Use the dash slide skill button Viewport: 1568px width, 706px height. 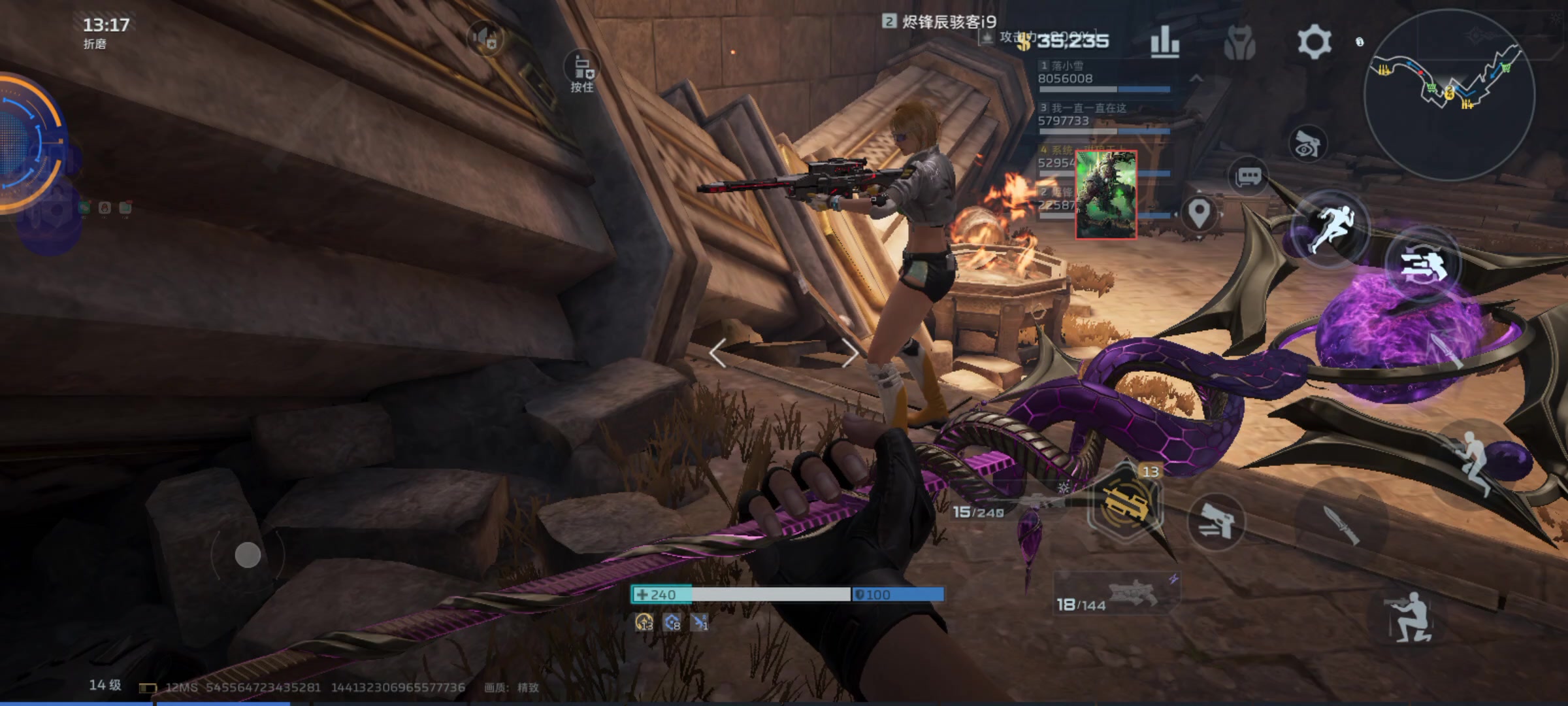tap(1422, 265)
